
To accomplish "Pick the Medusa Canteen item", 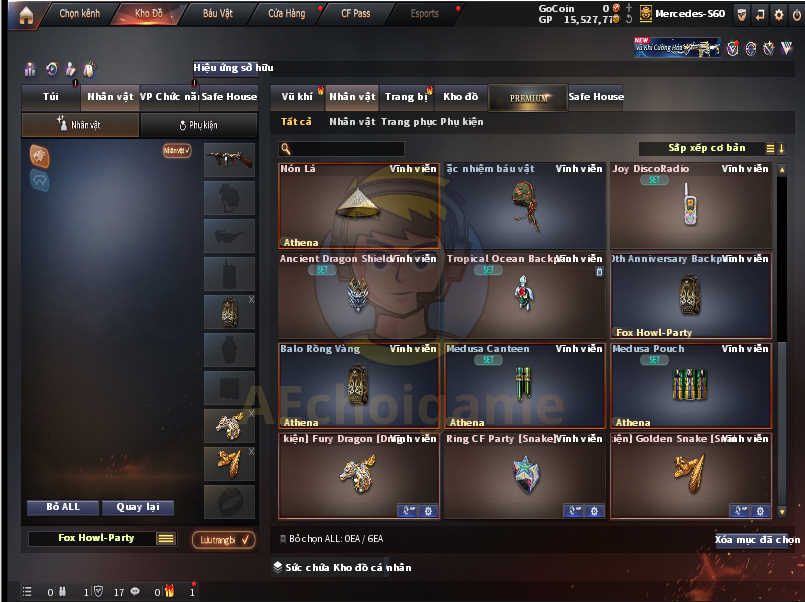I will (x=524, y=385).
